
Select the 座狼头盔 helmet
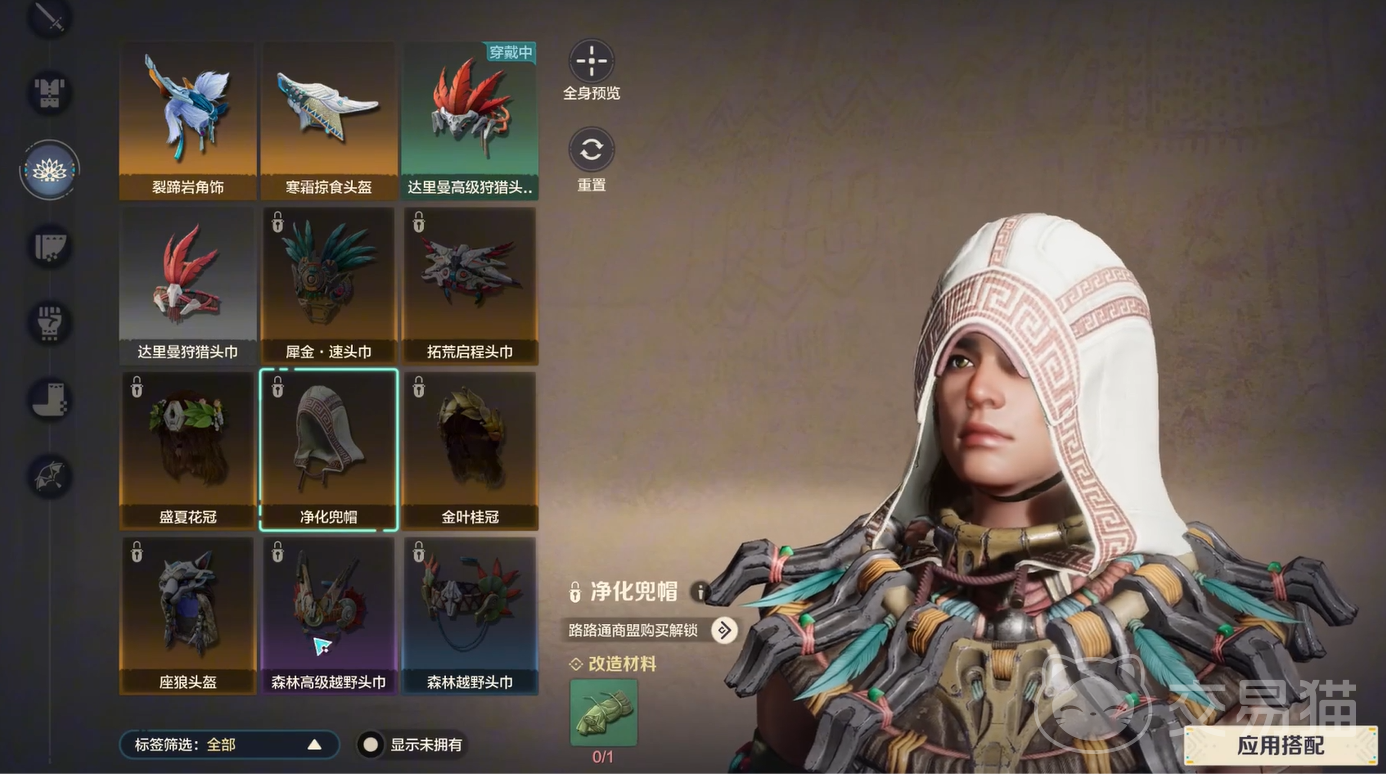187,615
